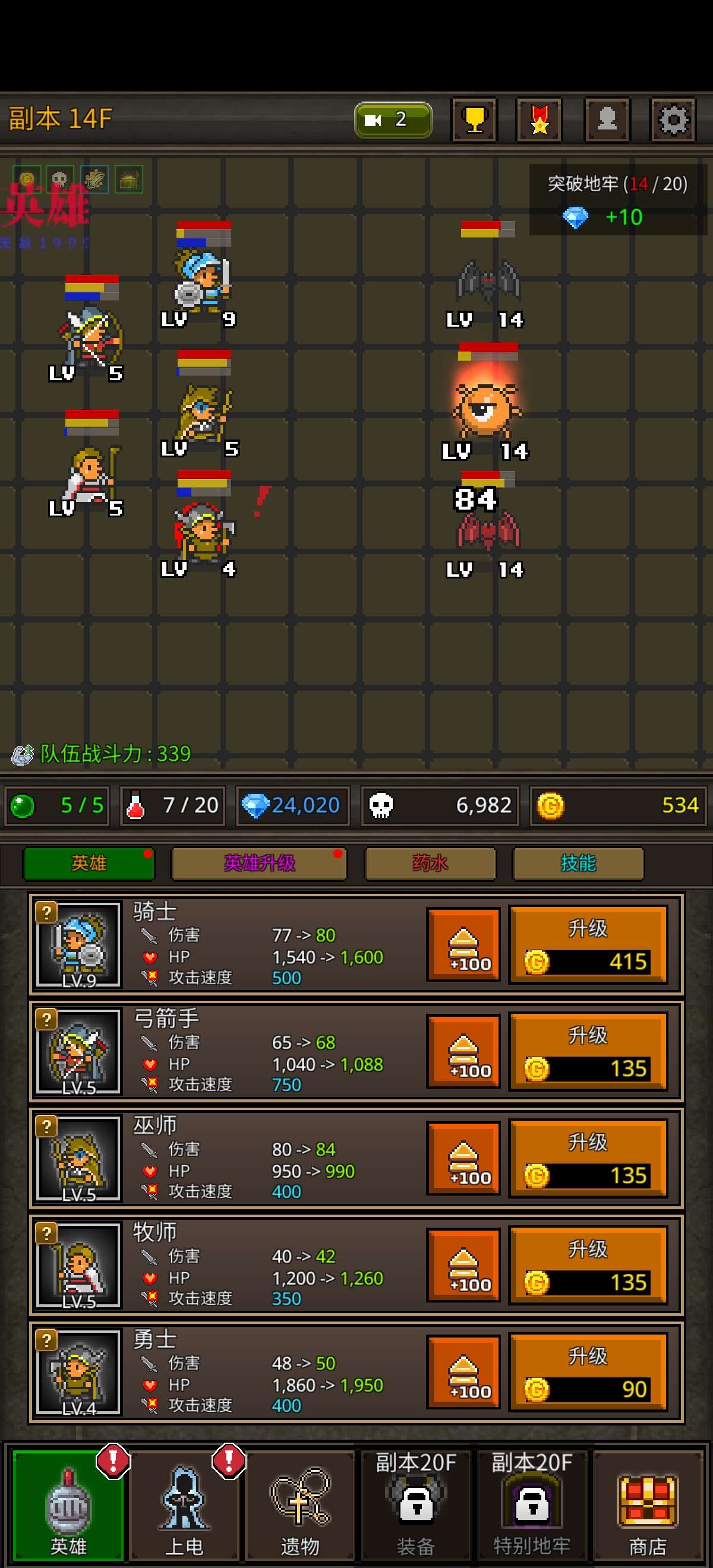Upgrade 骑士 for 415 gold
Image resolution: width=713 pixels, height=1568 pixels.
pos(588,945)
